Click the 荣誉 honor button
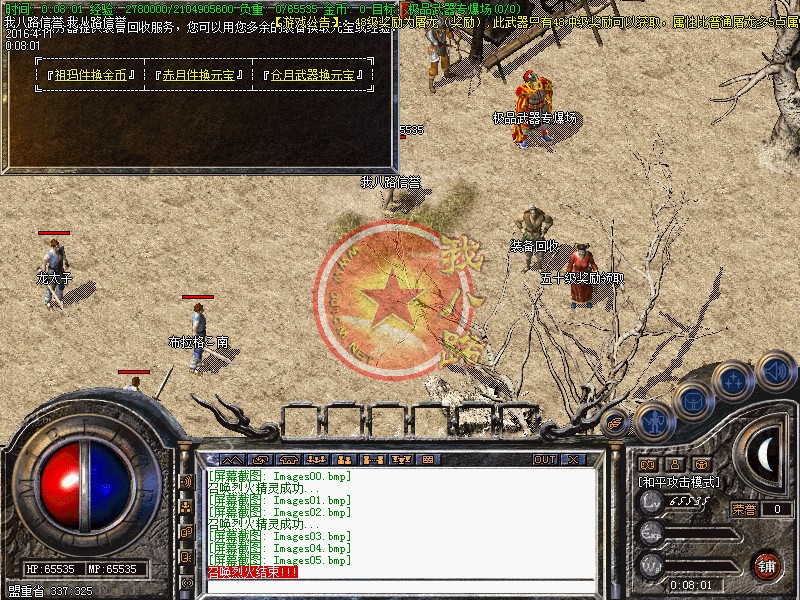Viewport: 800px width, 600px height. click(x=744, y=509)
